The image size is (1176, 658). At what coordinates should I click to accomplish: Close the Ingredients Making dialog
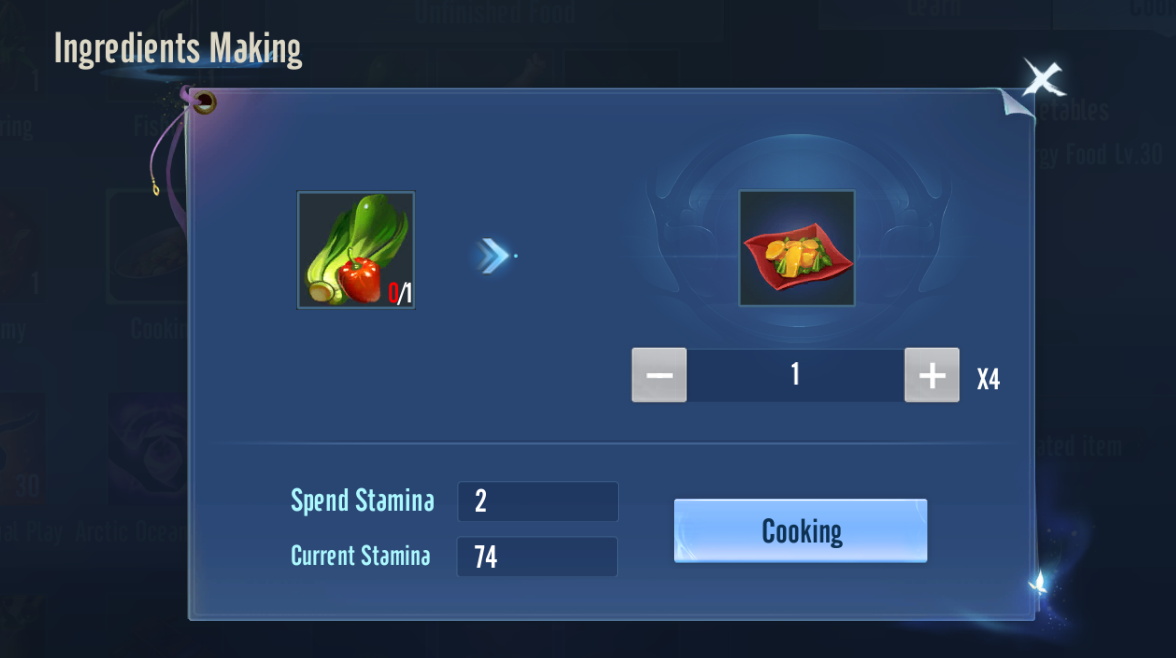1042,77
